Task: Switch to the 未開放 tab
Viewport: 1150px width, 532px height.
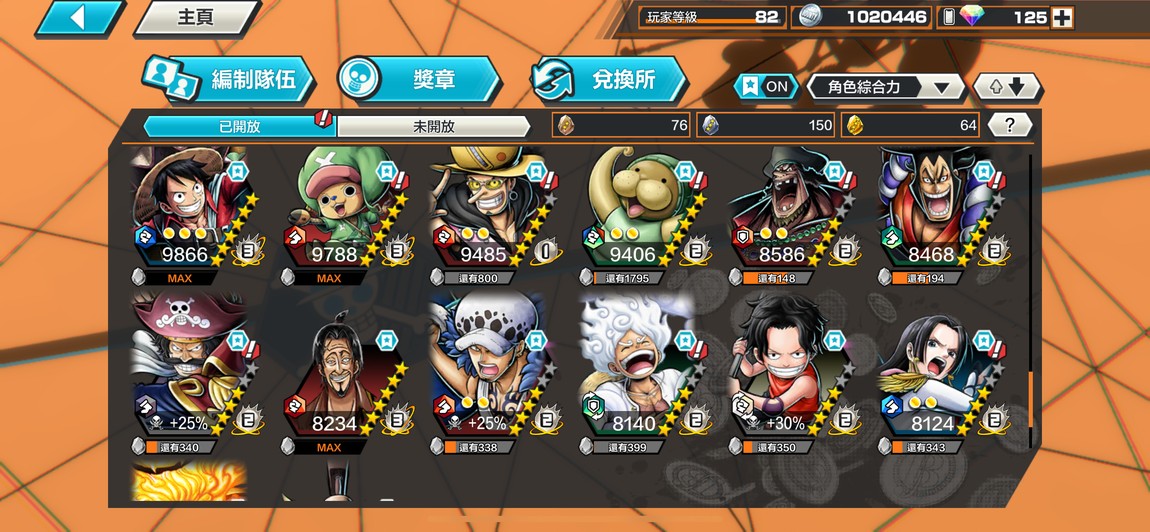Action: (x=433, y=126)
